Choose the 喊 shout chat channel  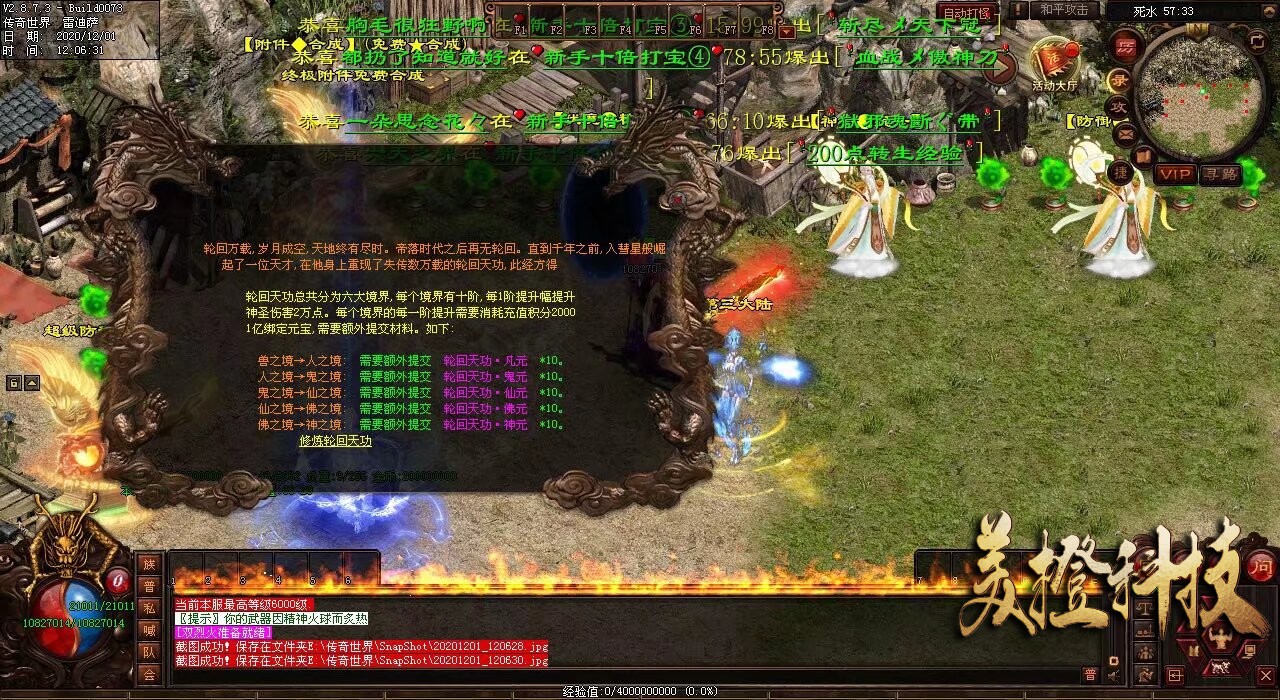point(149,630)
